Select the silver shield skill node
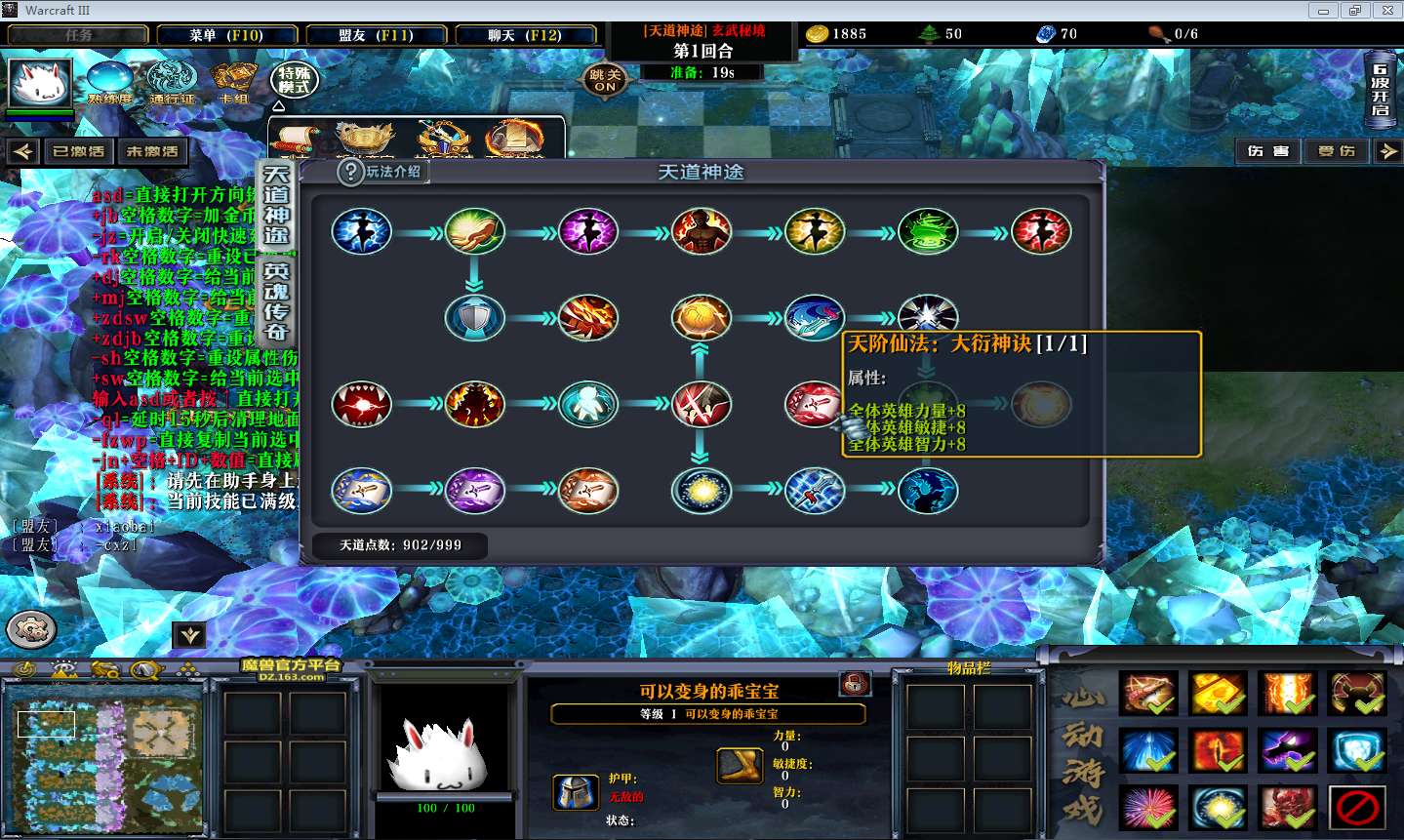Viewport: 1404px width, 840px height. click(x=474, y=318)
